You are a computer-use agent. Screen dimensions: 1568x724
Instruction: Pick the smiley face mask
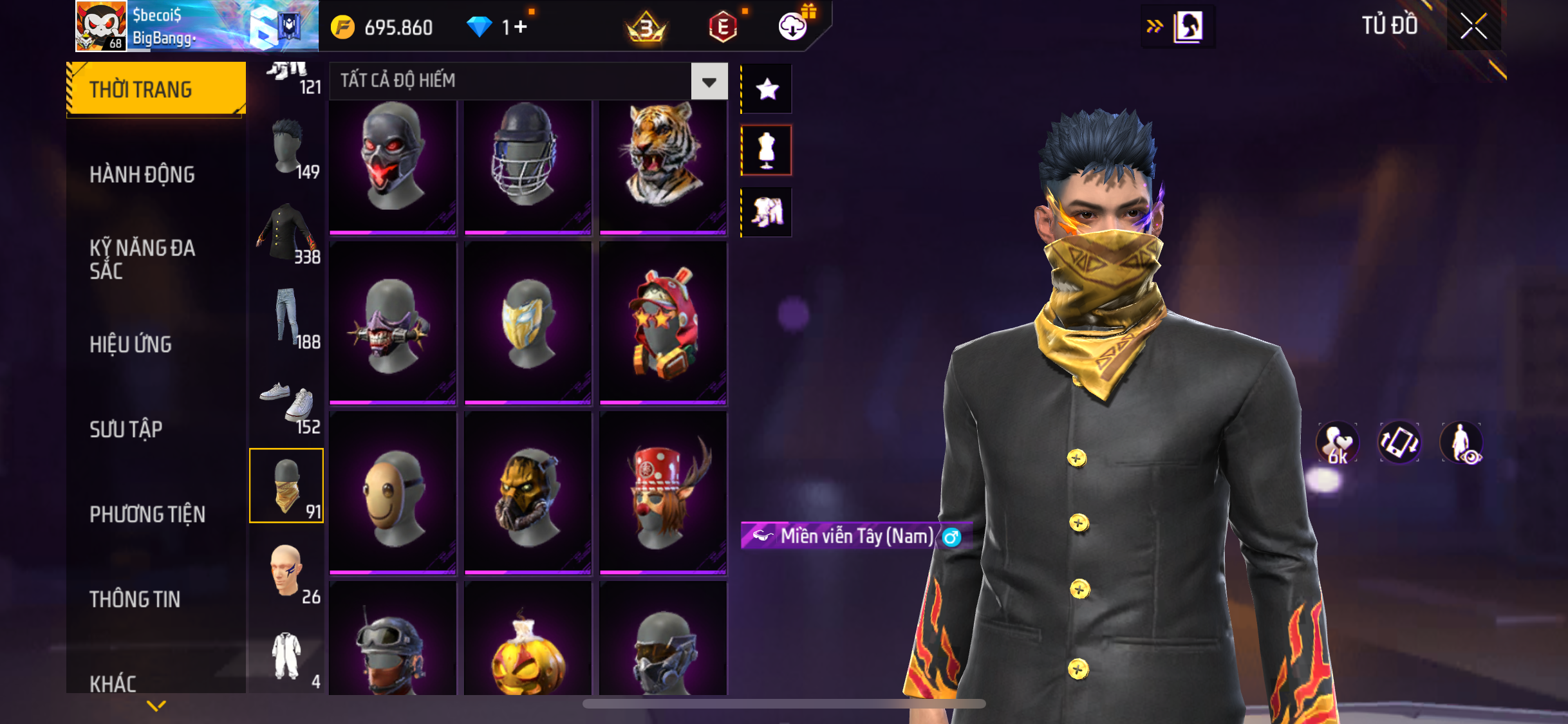pyautogui.click(x=393, y=494)
